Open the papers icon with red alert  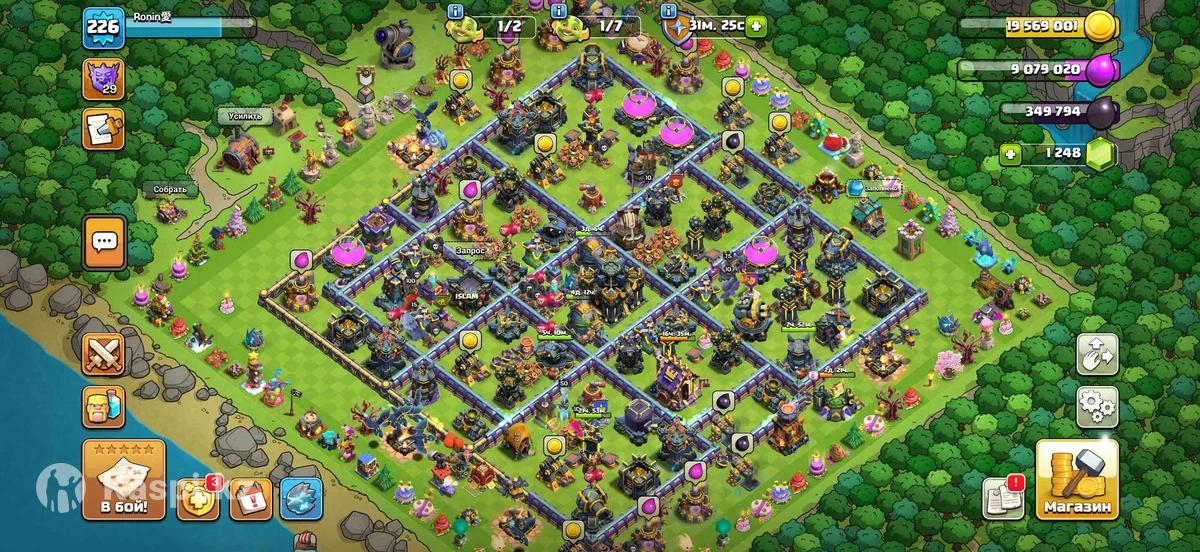1002,496
